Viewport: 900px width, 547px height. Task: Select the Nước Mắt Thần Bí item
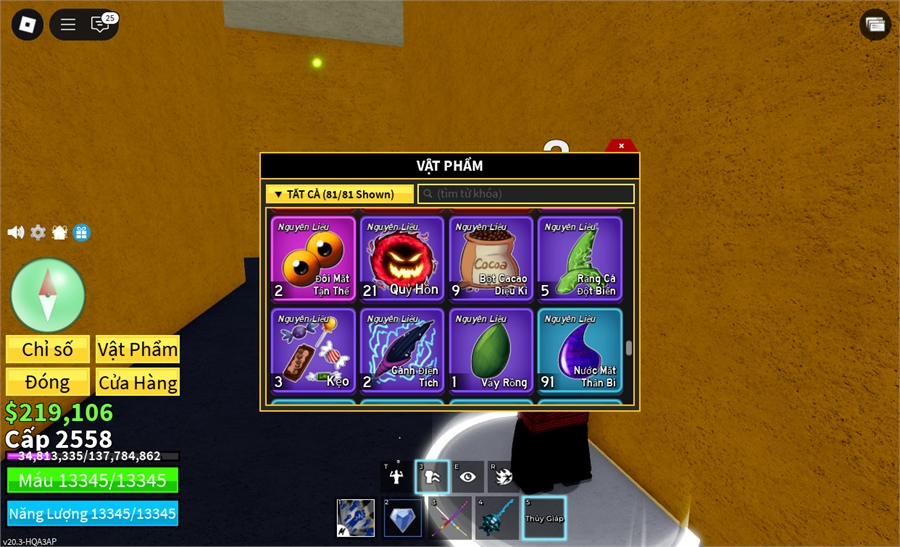coord(580,350)
